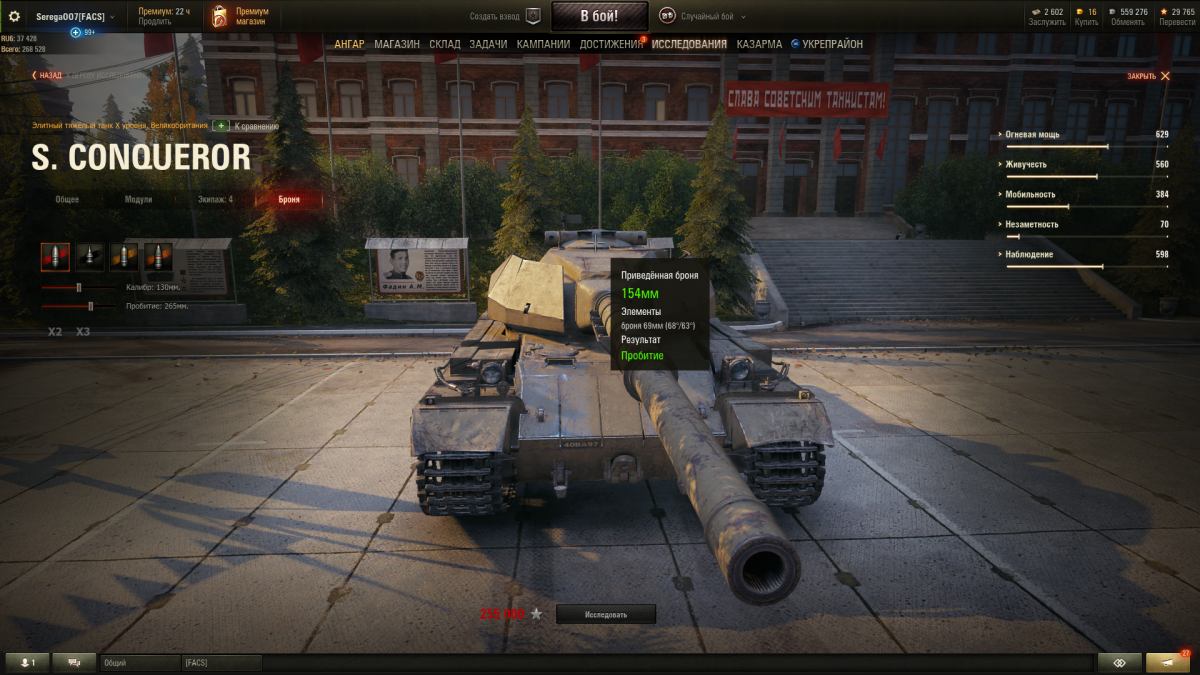Open the Премиум магазин shop
Screen dimensions: 1200x675
(x=241, y=16)
